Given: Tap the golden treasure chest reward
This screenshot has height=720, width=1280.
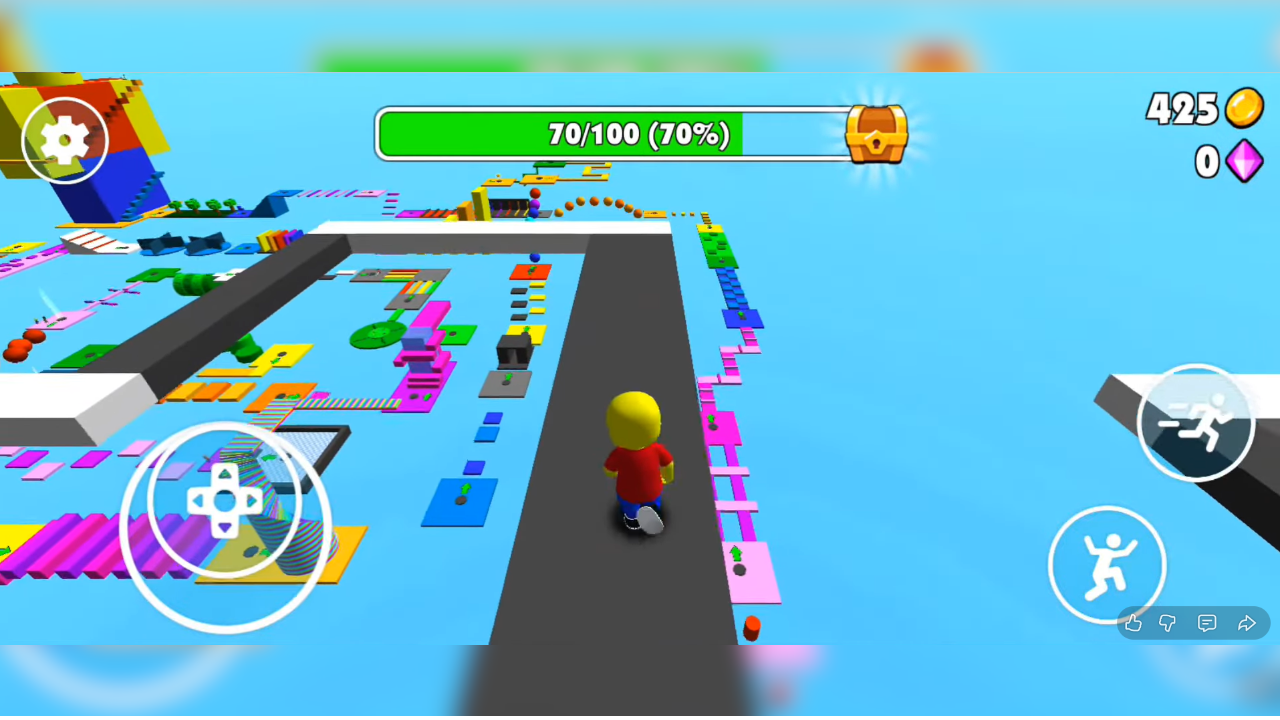Looking at the screenshot, I should 876,134.
